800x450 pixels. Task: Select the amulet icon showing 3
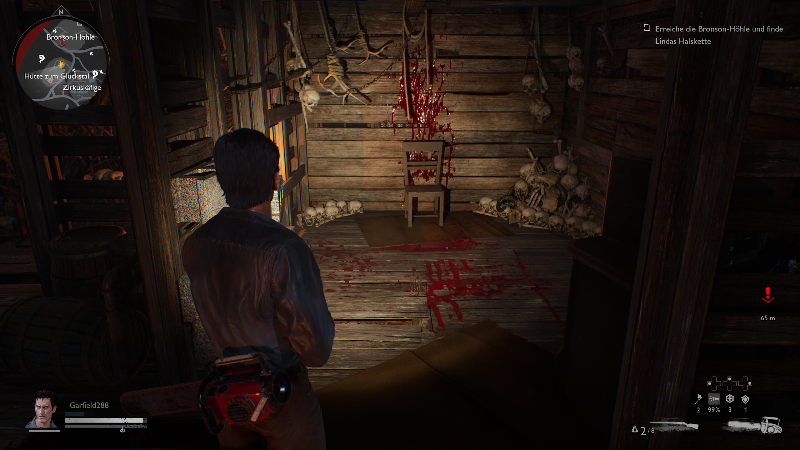(730, 398)
